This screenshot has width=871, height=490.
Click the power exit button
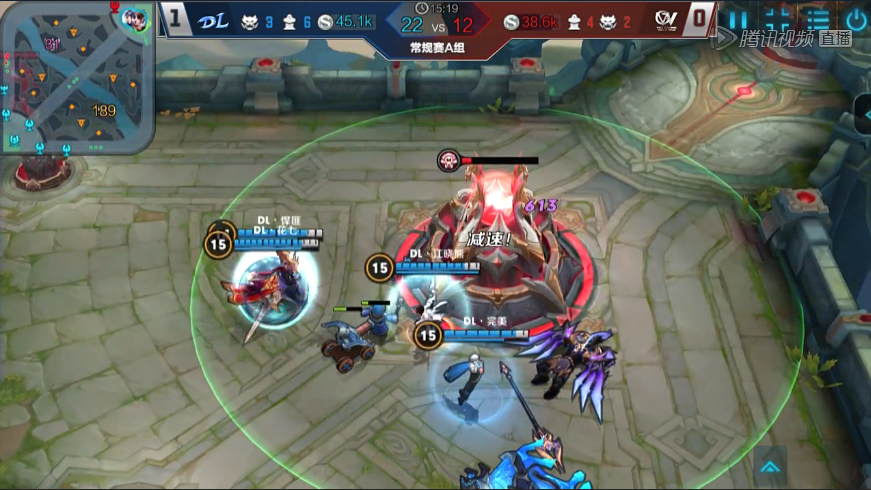[856, 20]
